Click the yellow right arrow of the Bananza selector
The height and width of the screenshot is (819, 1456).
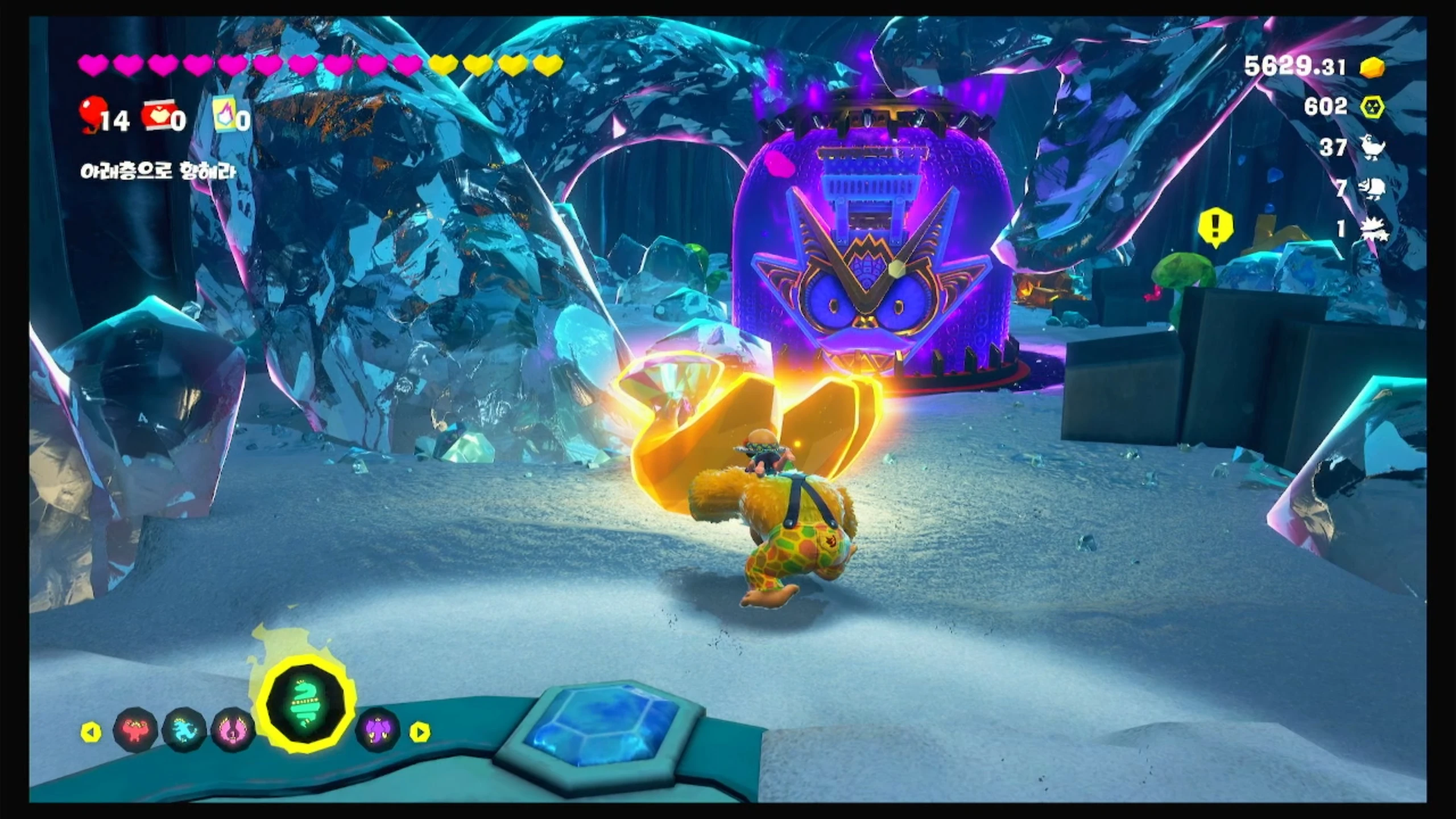[x=420, y=732]
